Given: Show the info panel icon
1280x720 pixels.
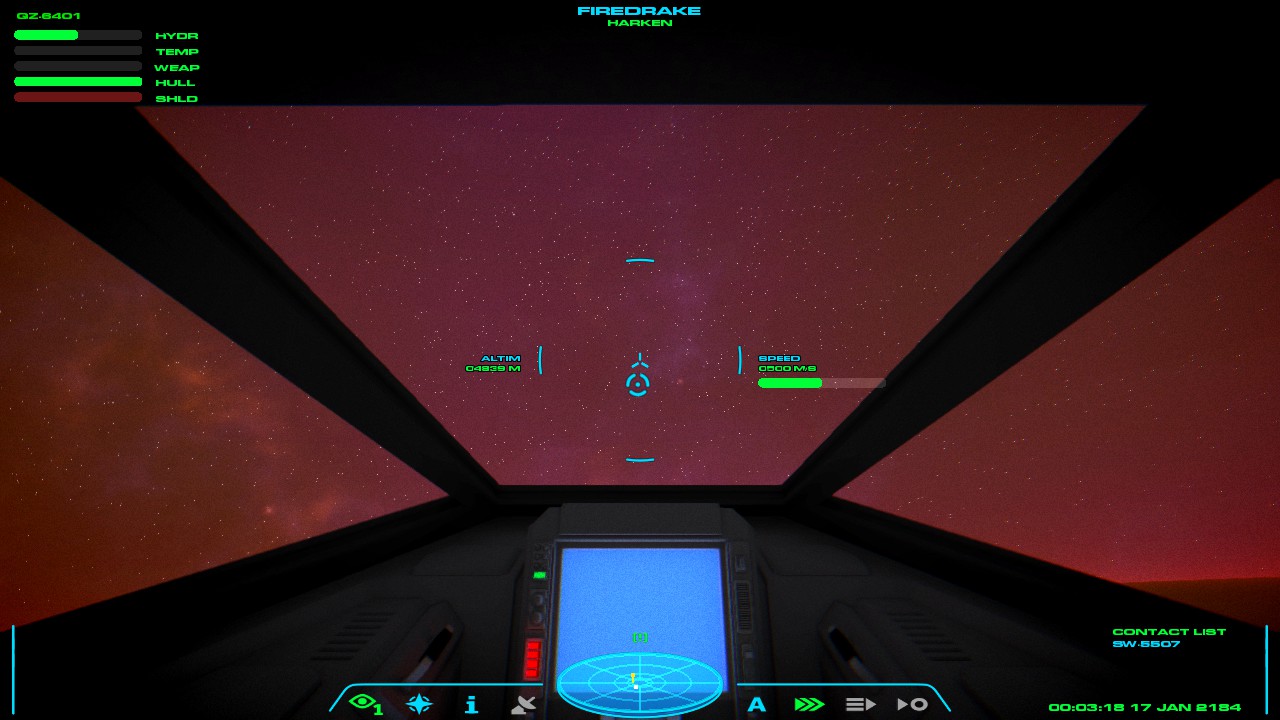Looking at the screenshot, I should [471, 704].
